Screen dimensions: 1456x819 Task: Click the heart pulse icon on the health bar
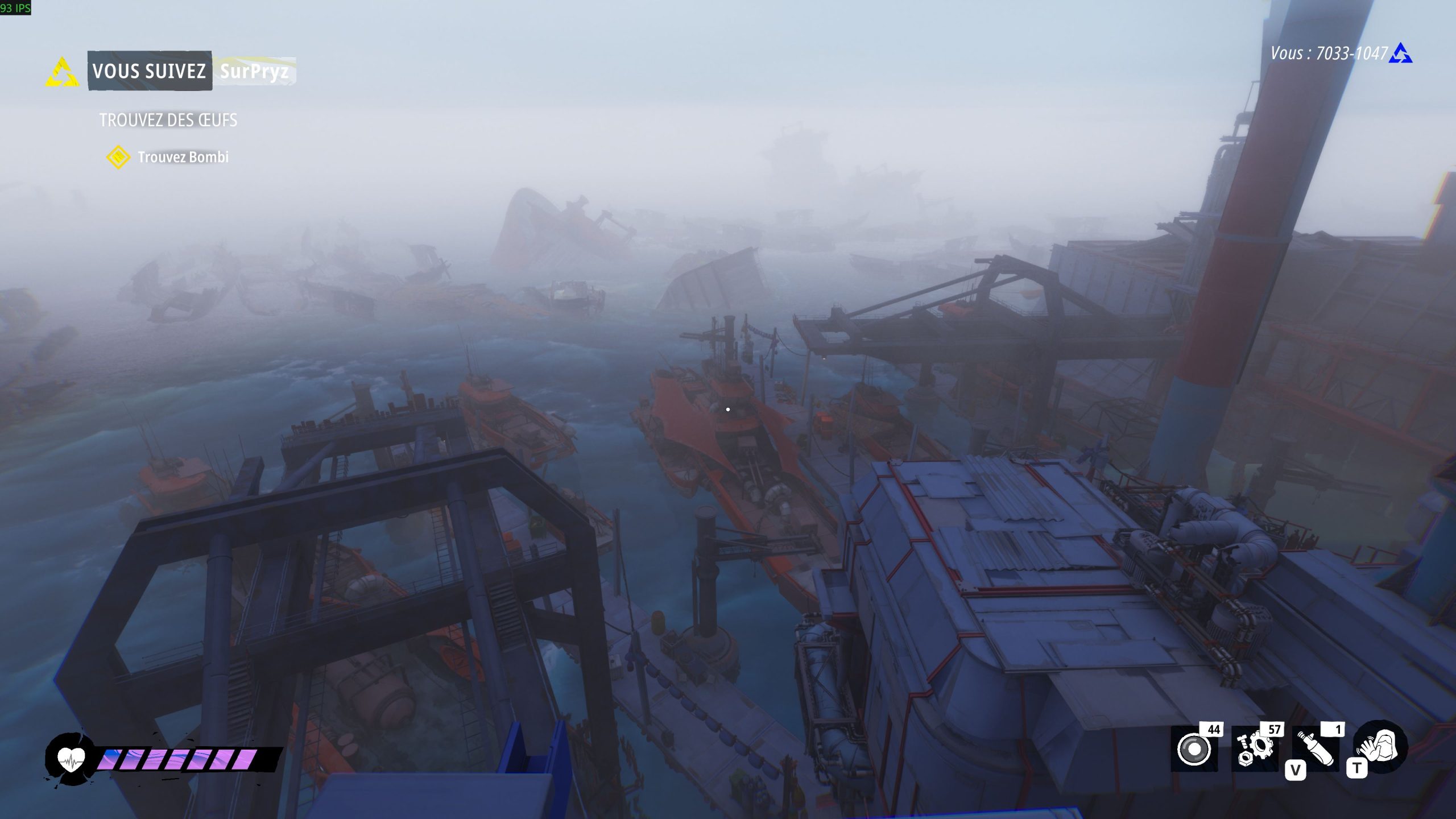(71, 759)
